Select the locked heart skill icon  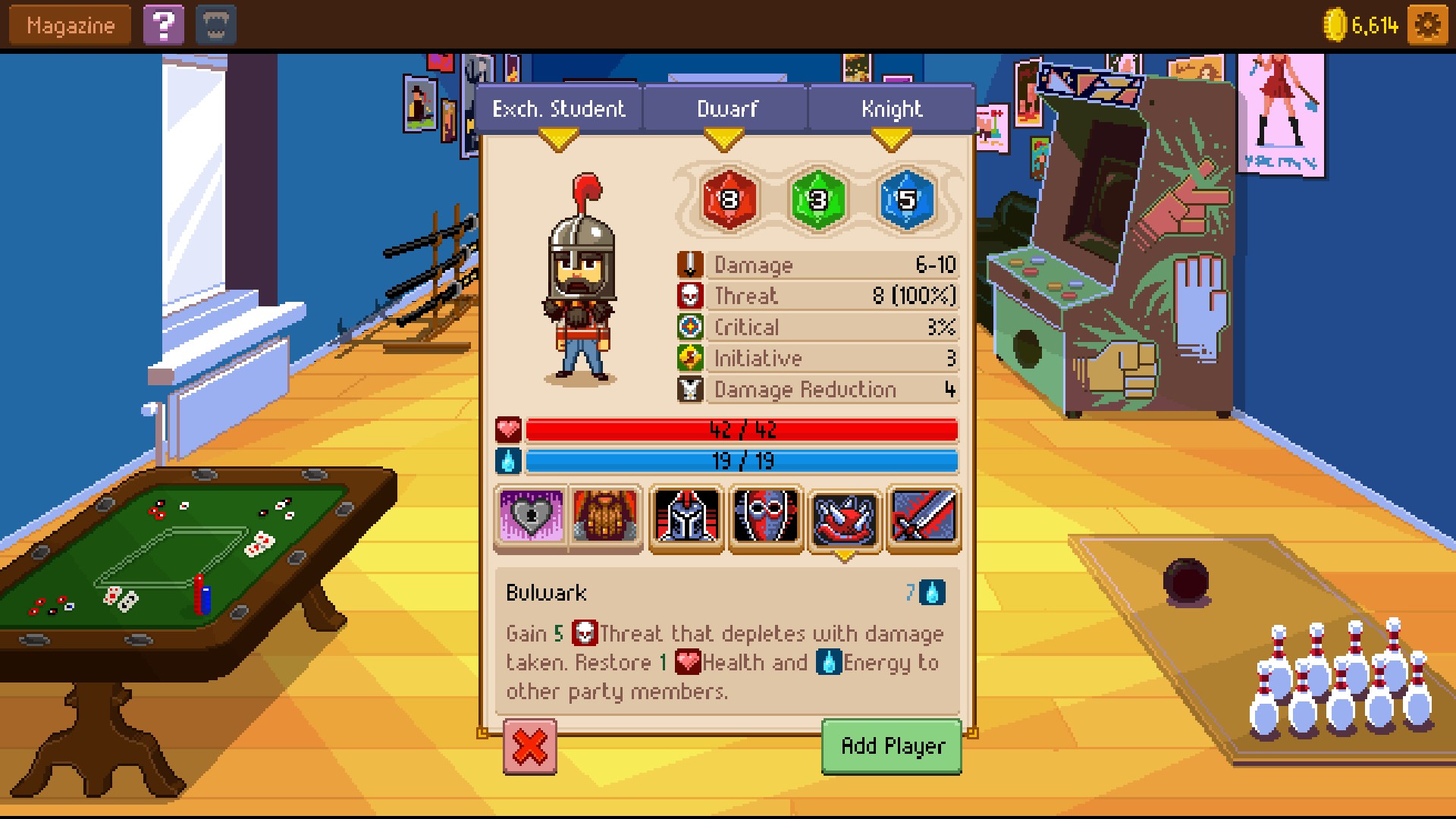tap(531, 517)
